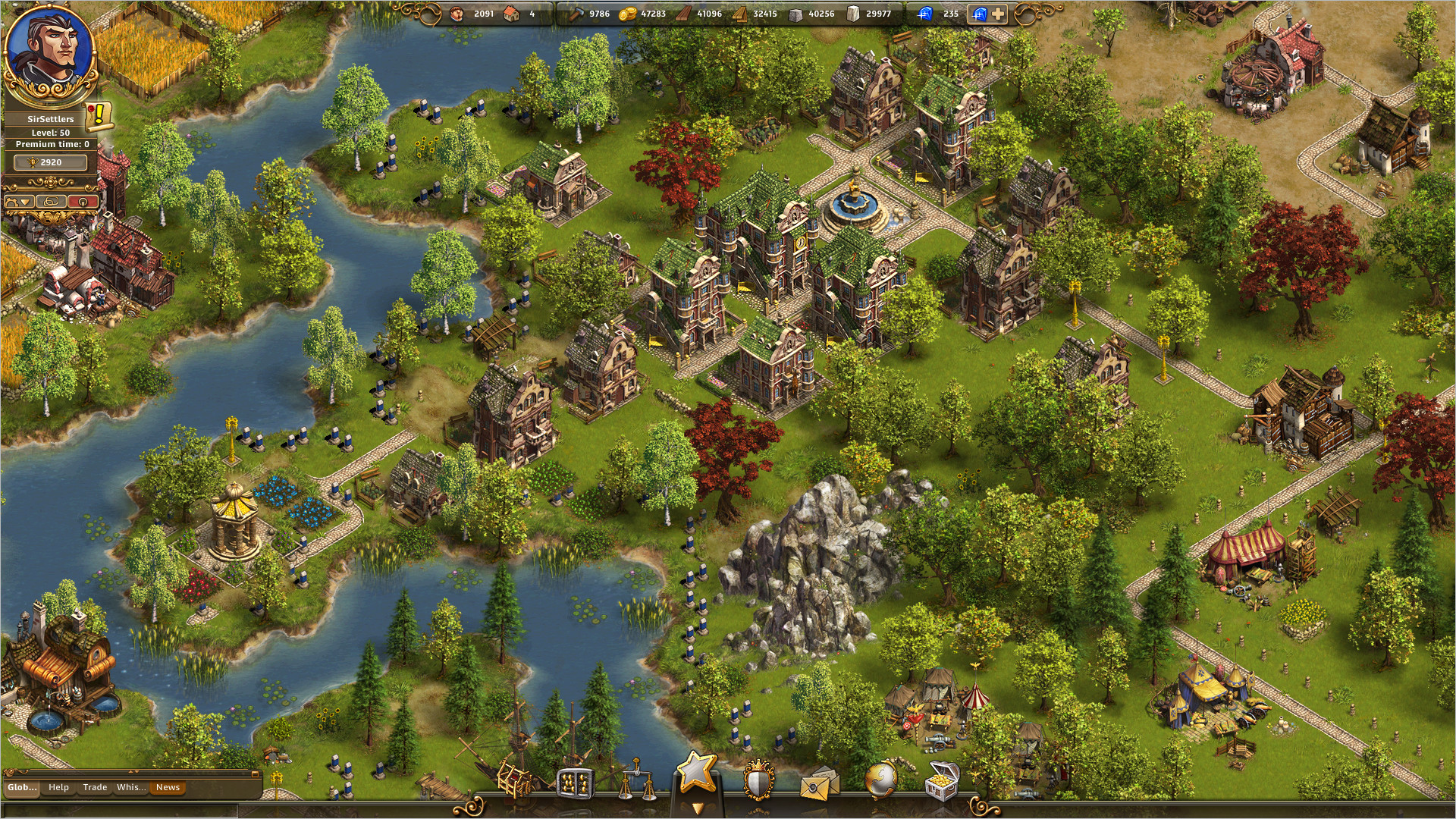Expand the gem purchase panel
Screen dimensions: 1456x819
coord(990,13)
